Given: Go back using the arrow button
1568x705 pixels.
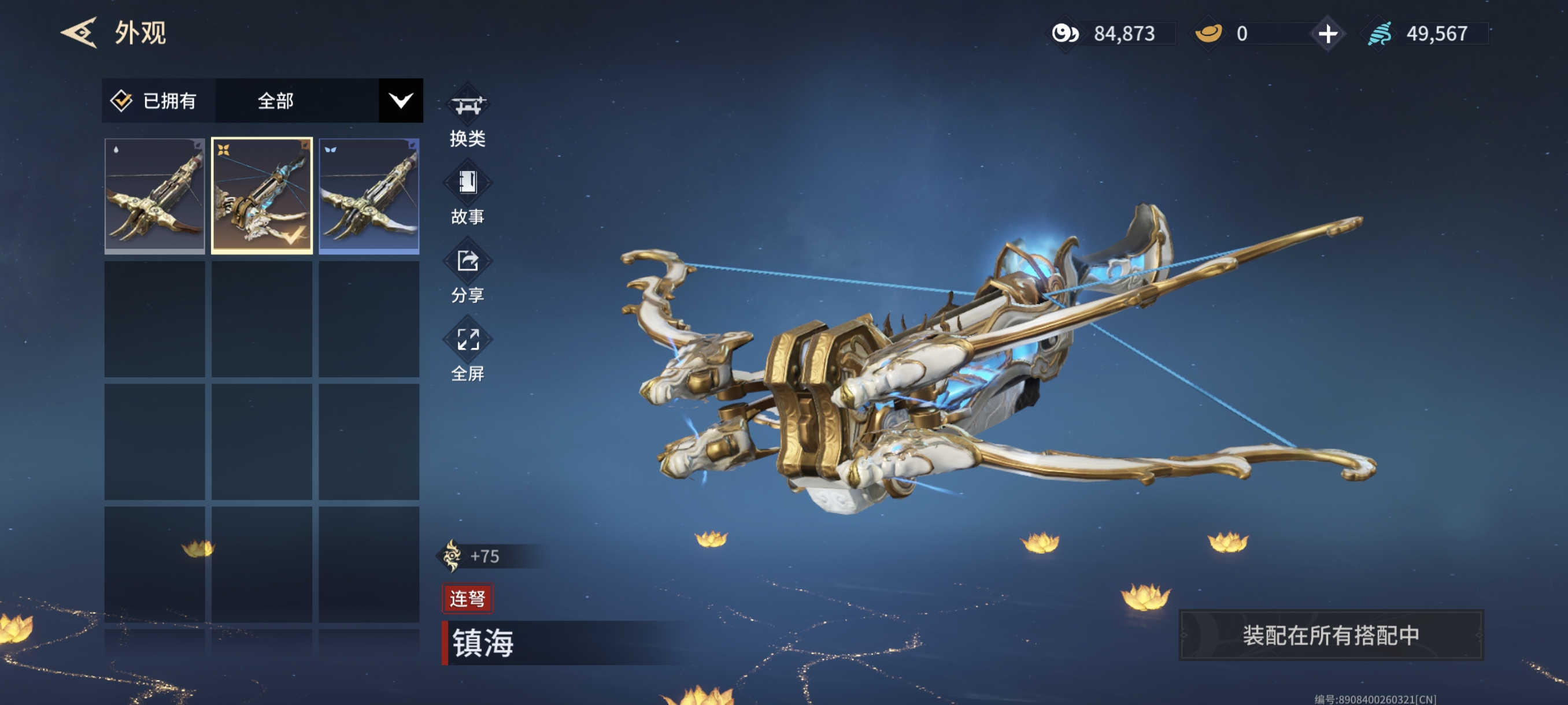Looking at the screenshot, I should point(79,33).
